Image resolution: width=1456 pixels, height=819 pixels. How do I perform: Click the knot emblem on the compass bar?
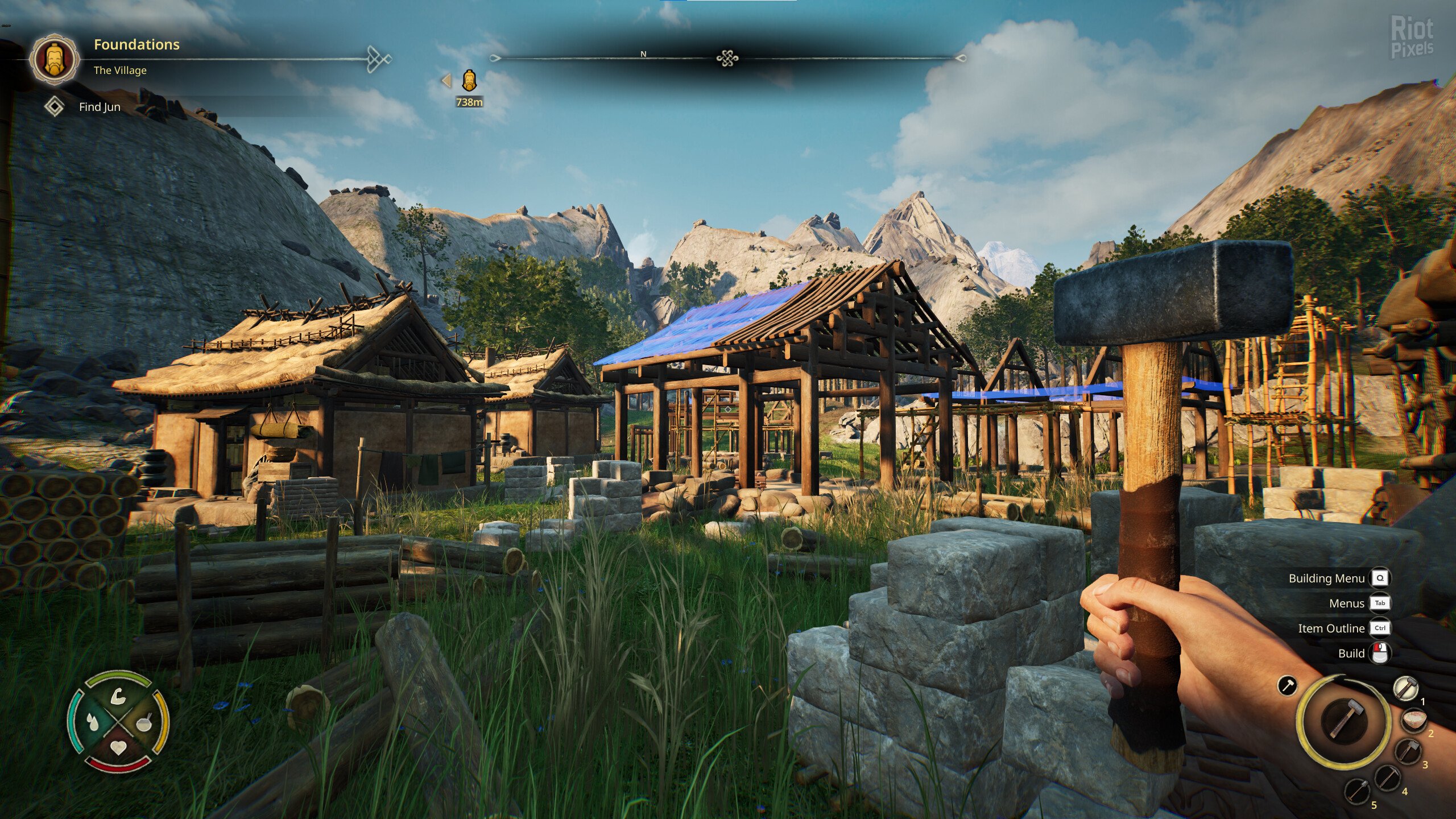[x=727, y=58]
